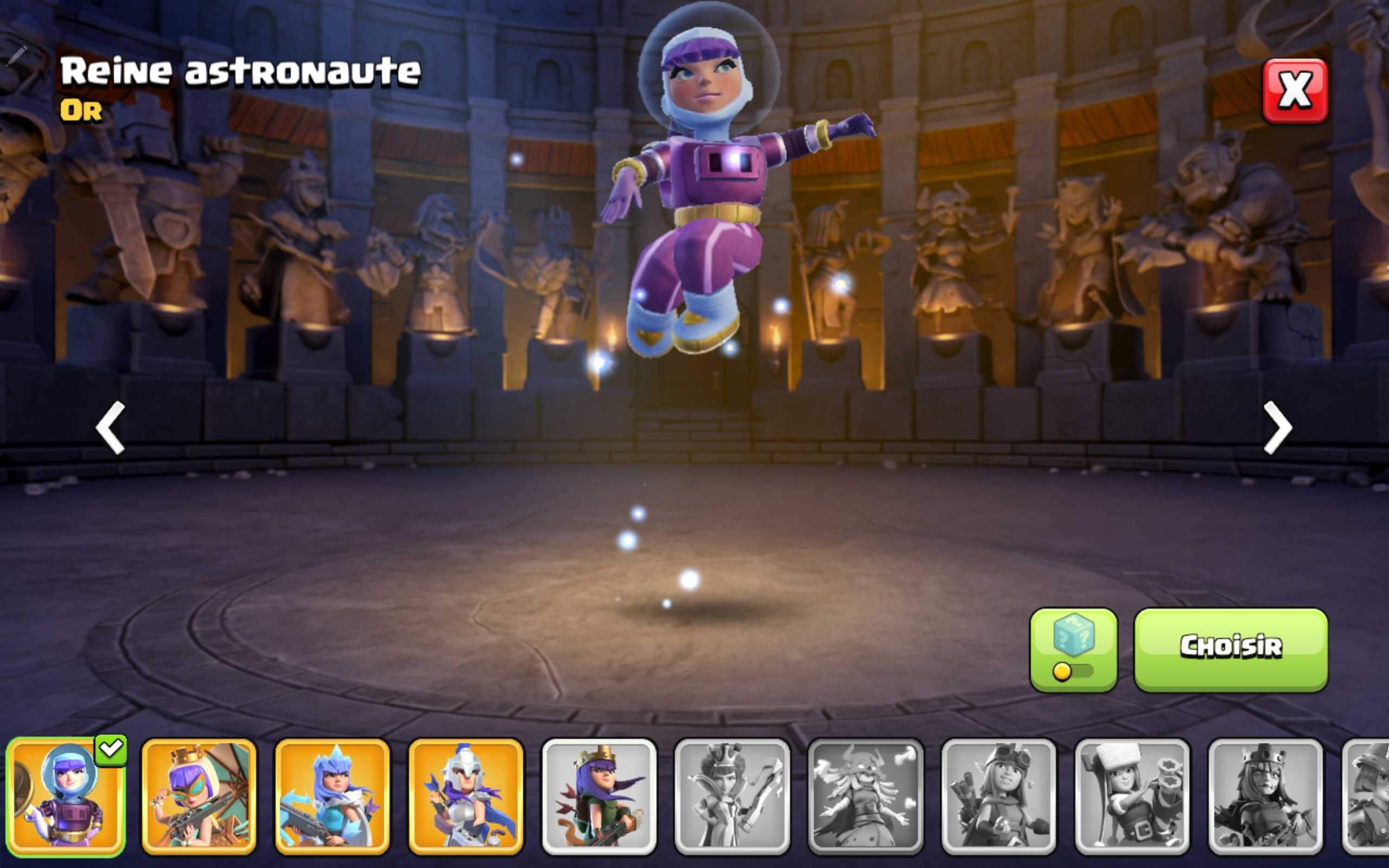
Task: Toggle the random skin dice button
Action: click(1073, 649)
